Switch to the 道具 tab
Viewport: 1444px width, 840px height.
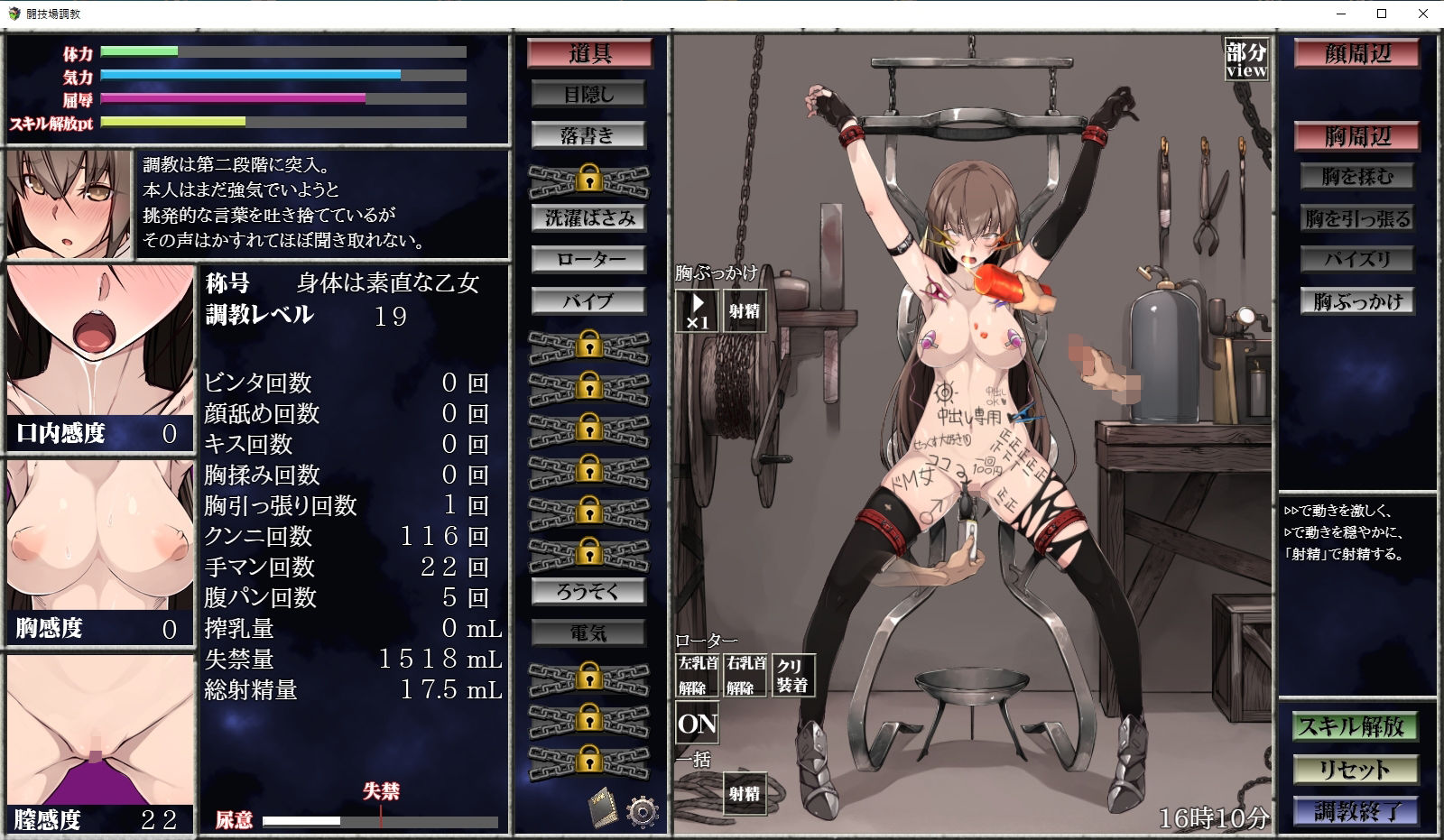tap(588, 52)
